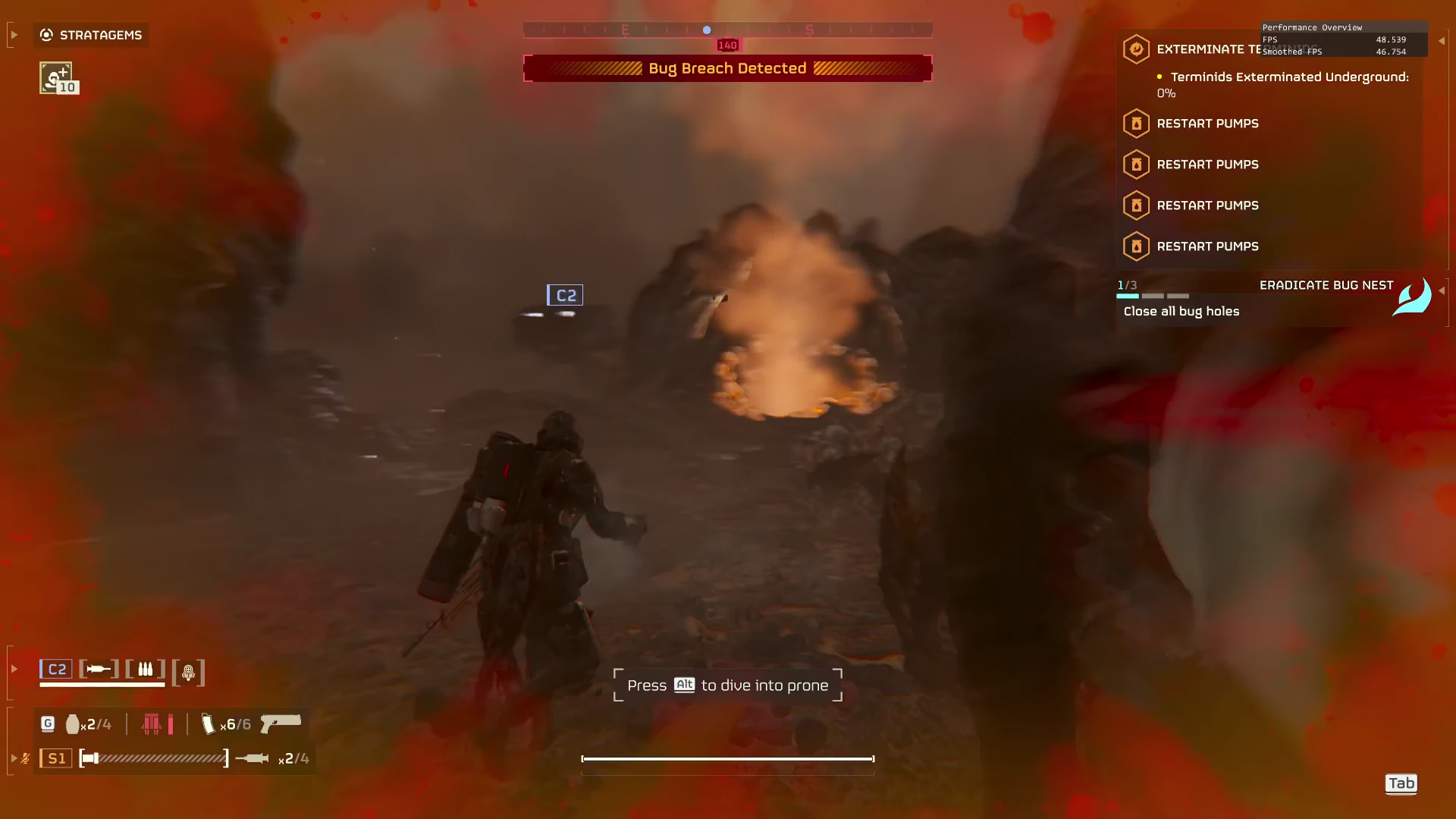Select the Reinforce stratagem icon
The height and width of the screenshot is (819, 1456).
coord(55,77)
